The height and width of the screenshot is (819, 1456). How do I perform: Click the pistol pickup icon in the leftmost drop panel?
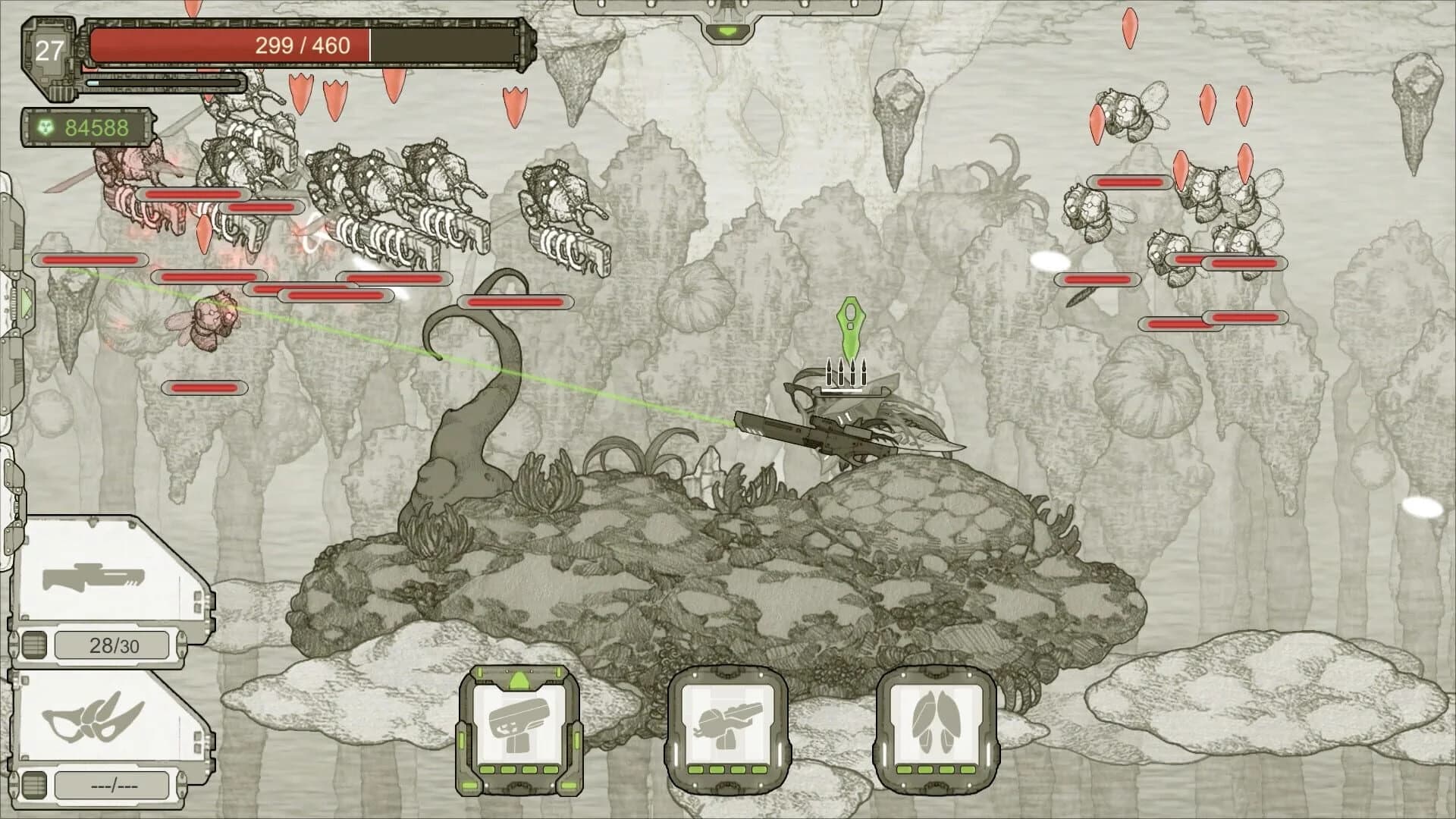point(521,724)
